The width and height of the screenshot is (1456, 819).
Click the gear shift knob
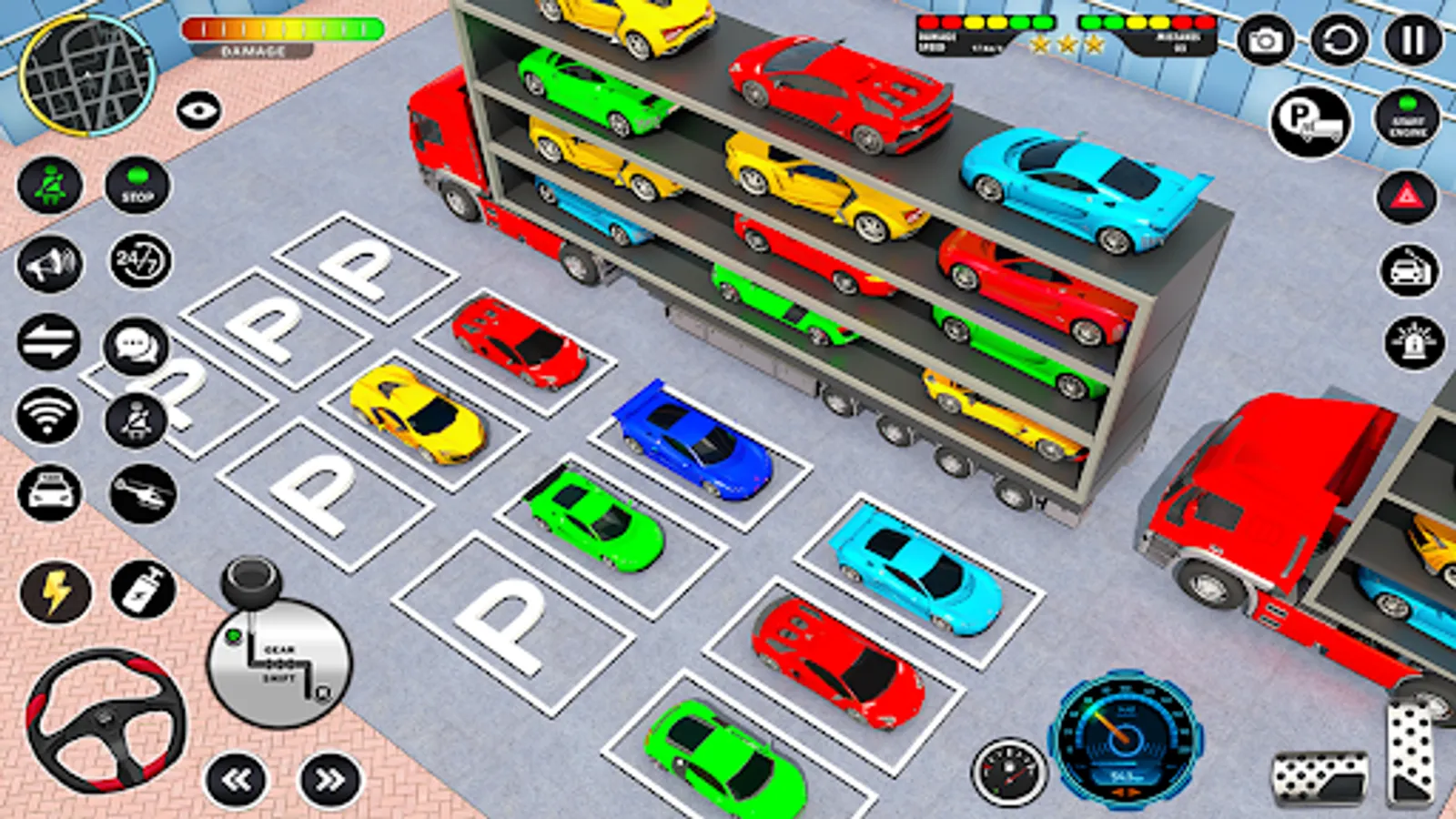252,580
